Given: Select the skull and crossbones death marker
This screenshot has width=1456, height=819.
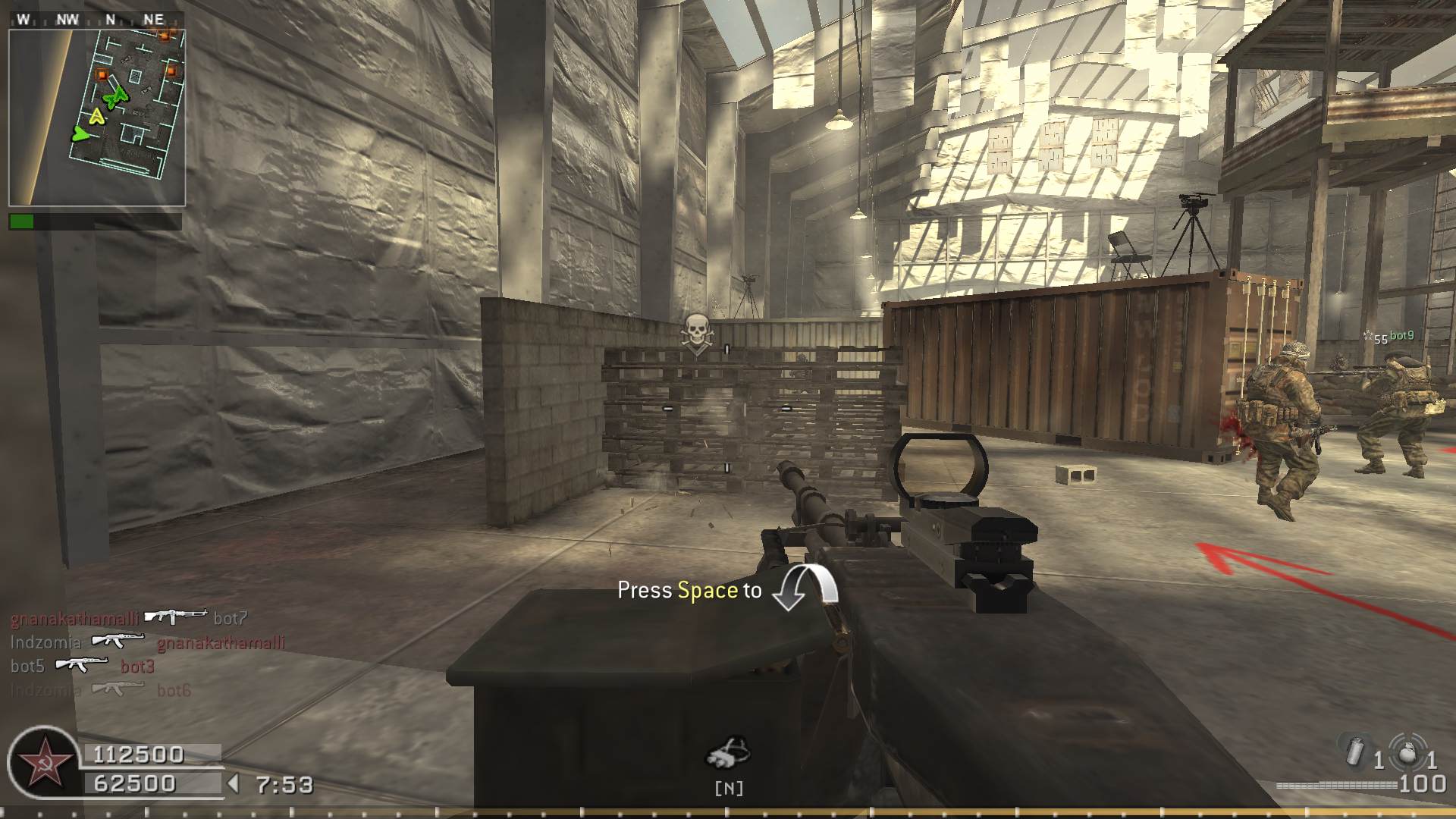Looking at the screenshot, I should click(695, 333).
